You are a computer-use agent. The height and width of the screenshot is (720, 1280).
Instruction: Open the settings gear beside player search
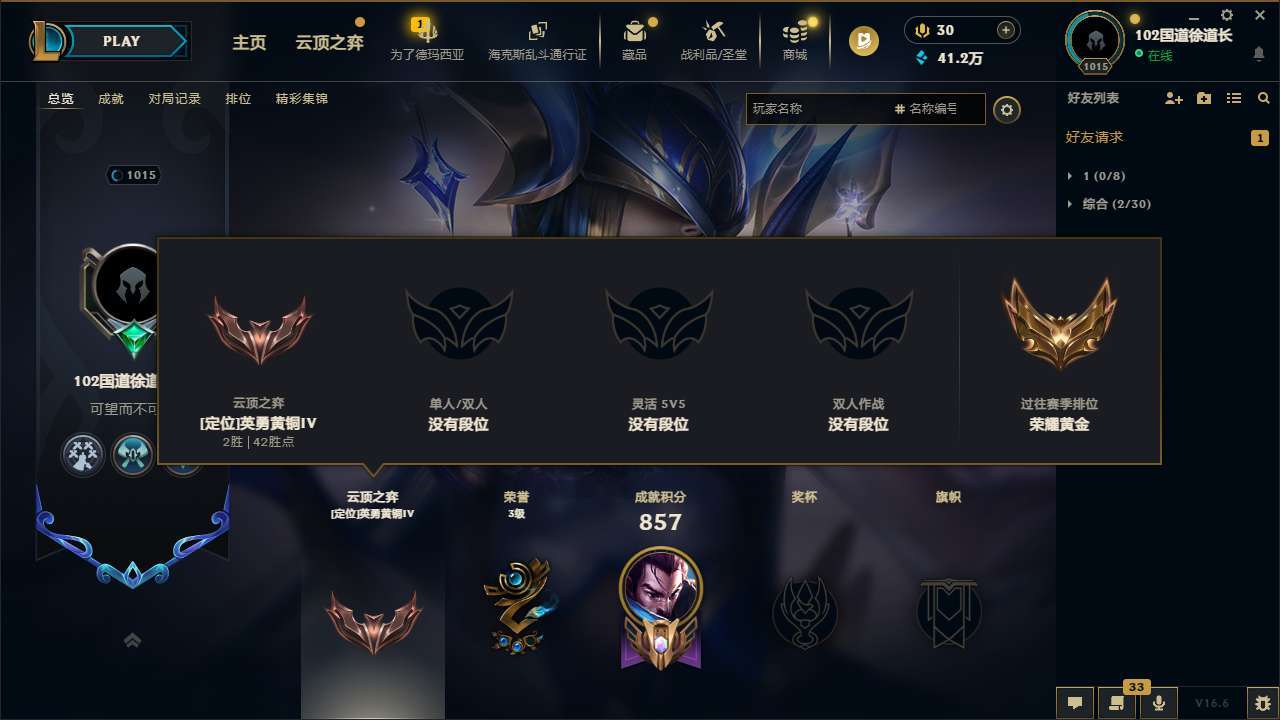coord(1007,110)
